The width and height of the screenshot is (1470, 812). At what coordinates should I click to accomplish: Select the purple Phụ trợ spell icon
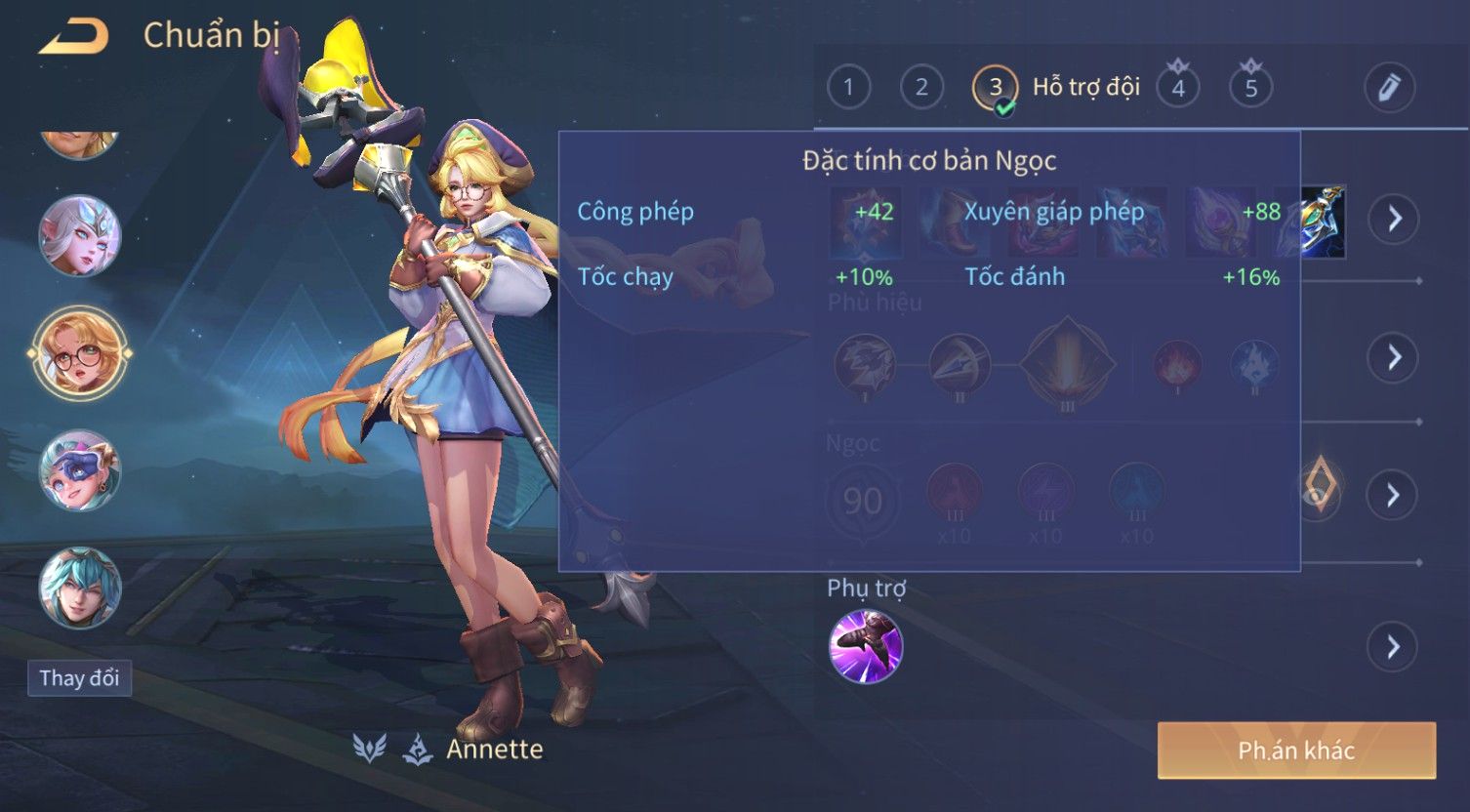pos(866,646)
